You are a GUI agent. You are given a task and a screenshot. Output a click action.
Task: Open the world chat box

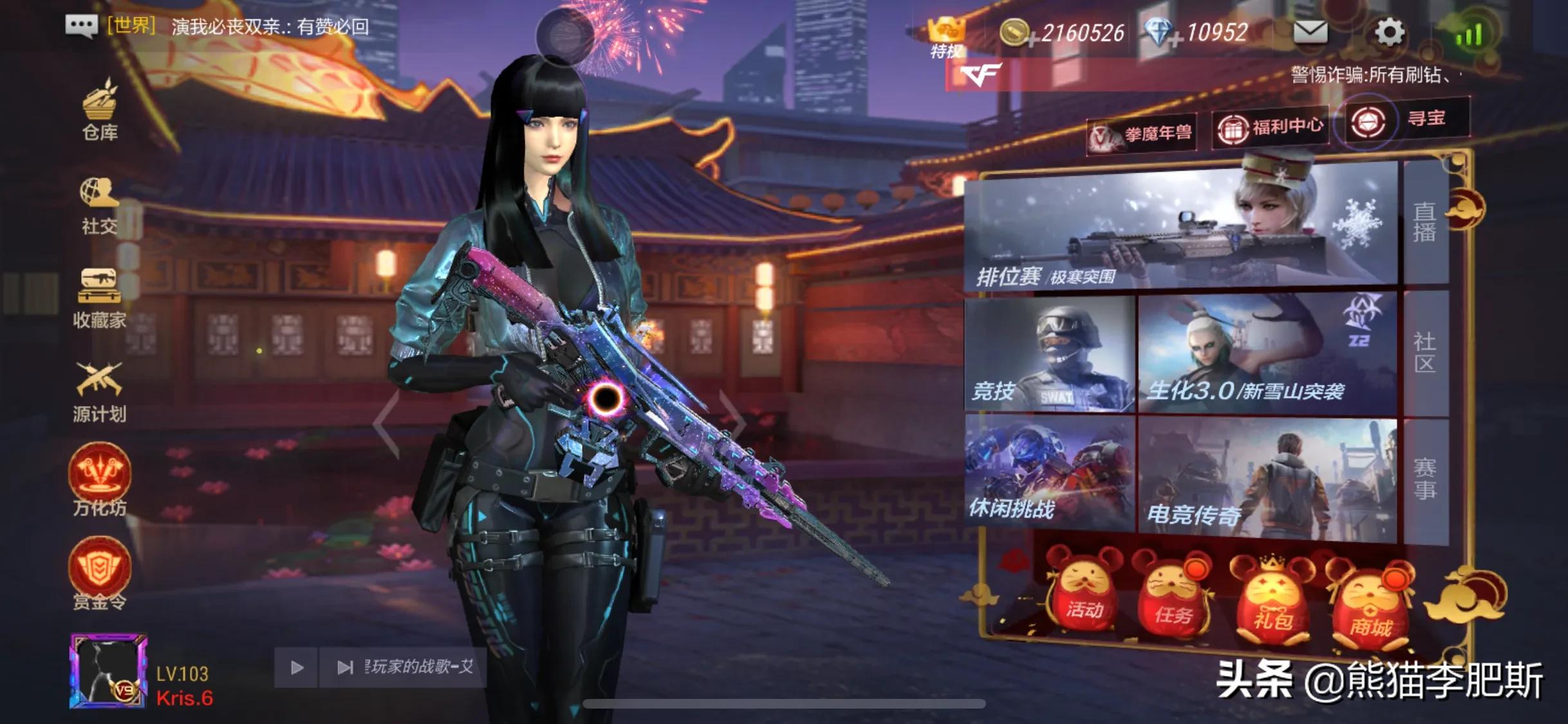219,26
